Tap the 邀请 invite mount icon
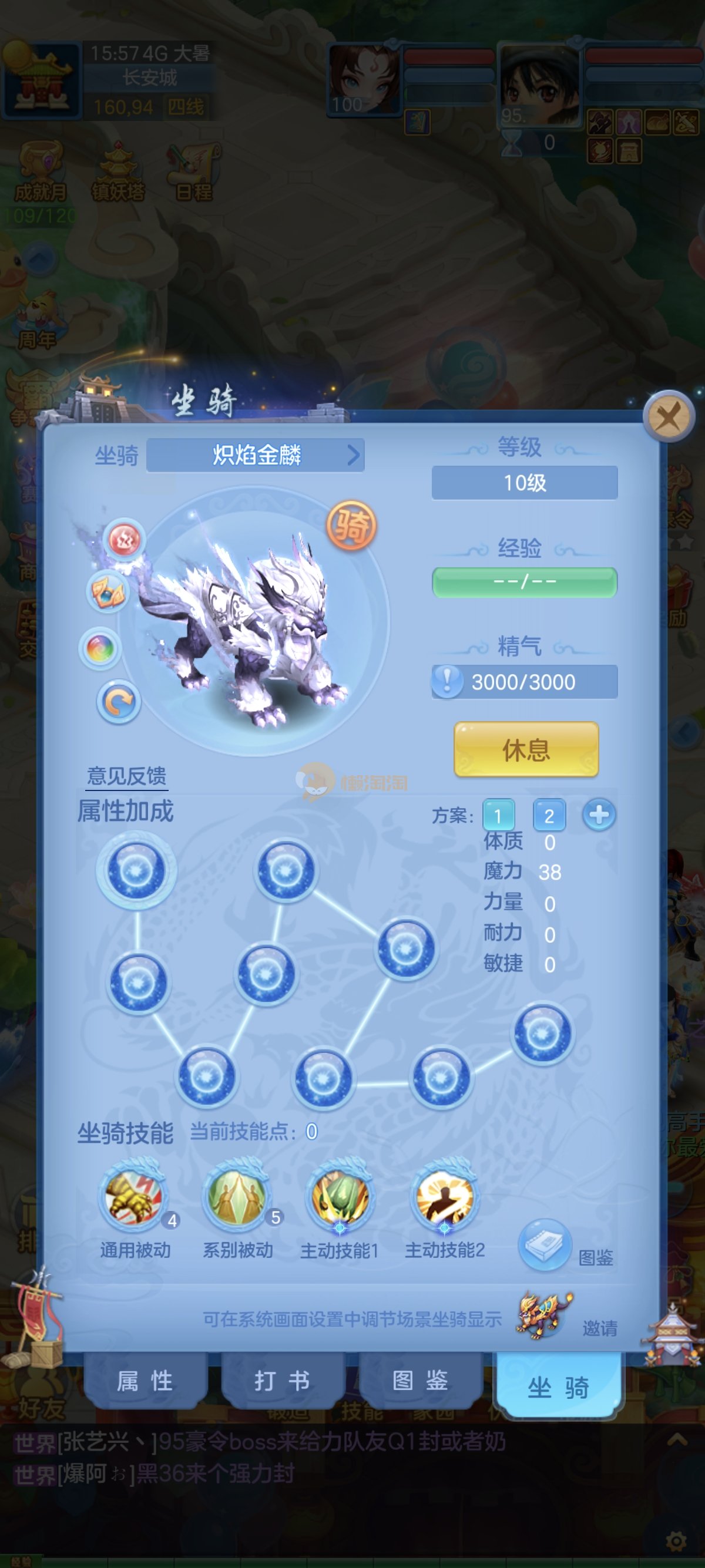705x1568 pixels. (544, 1315)
